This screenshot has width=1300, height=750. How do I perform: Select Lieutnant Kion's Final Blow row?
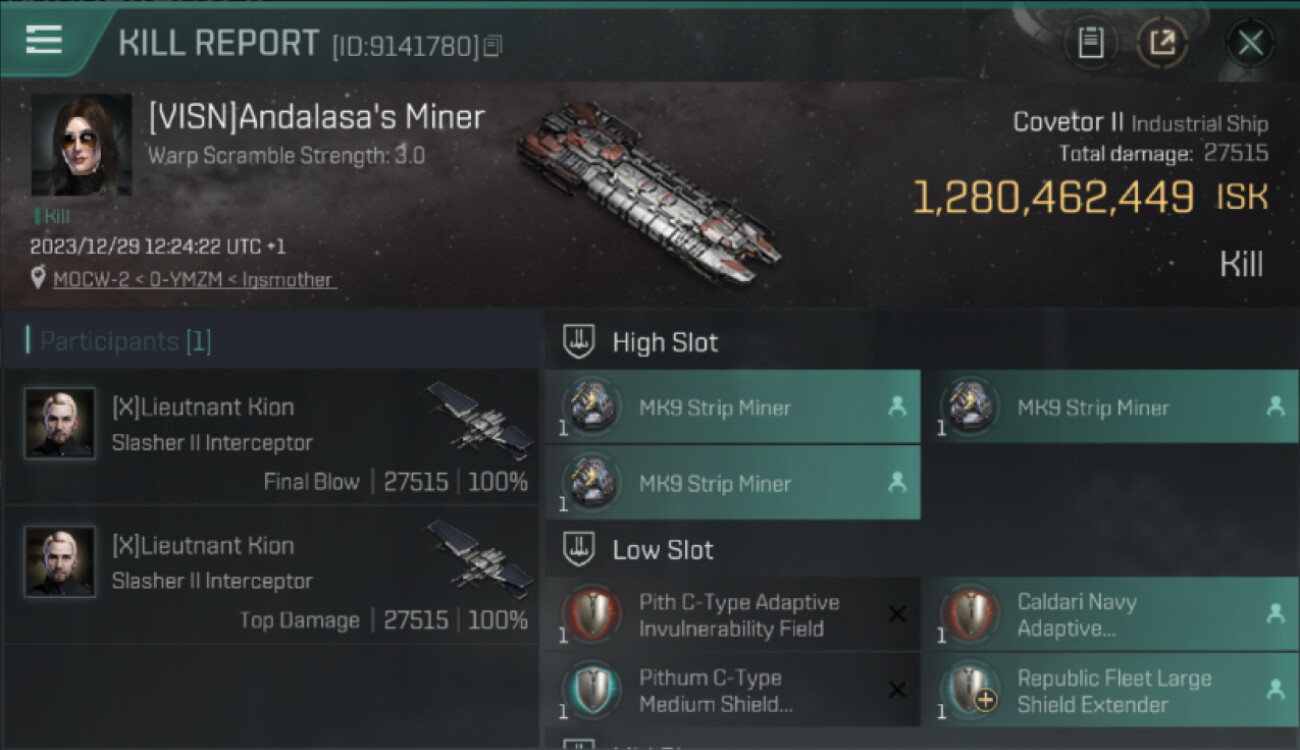coord(270,438)
